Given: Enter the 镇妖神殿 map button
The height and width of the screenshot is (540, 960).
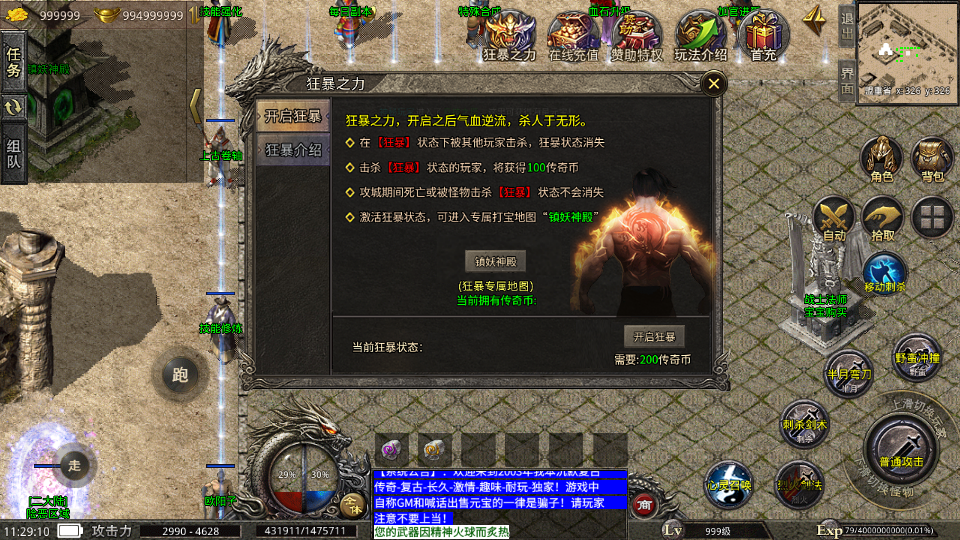Looking at the screenshot, I should point(495,261).
